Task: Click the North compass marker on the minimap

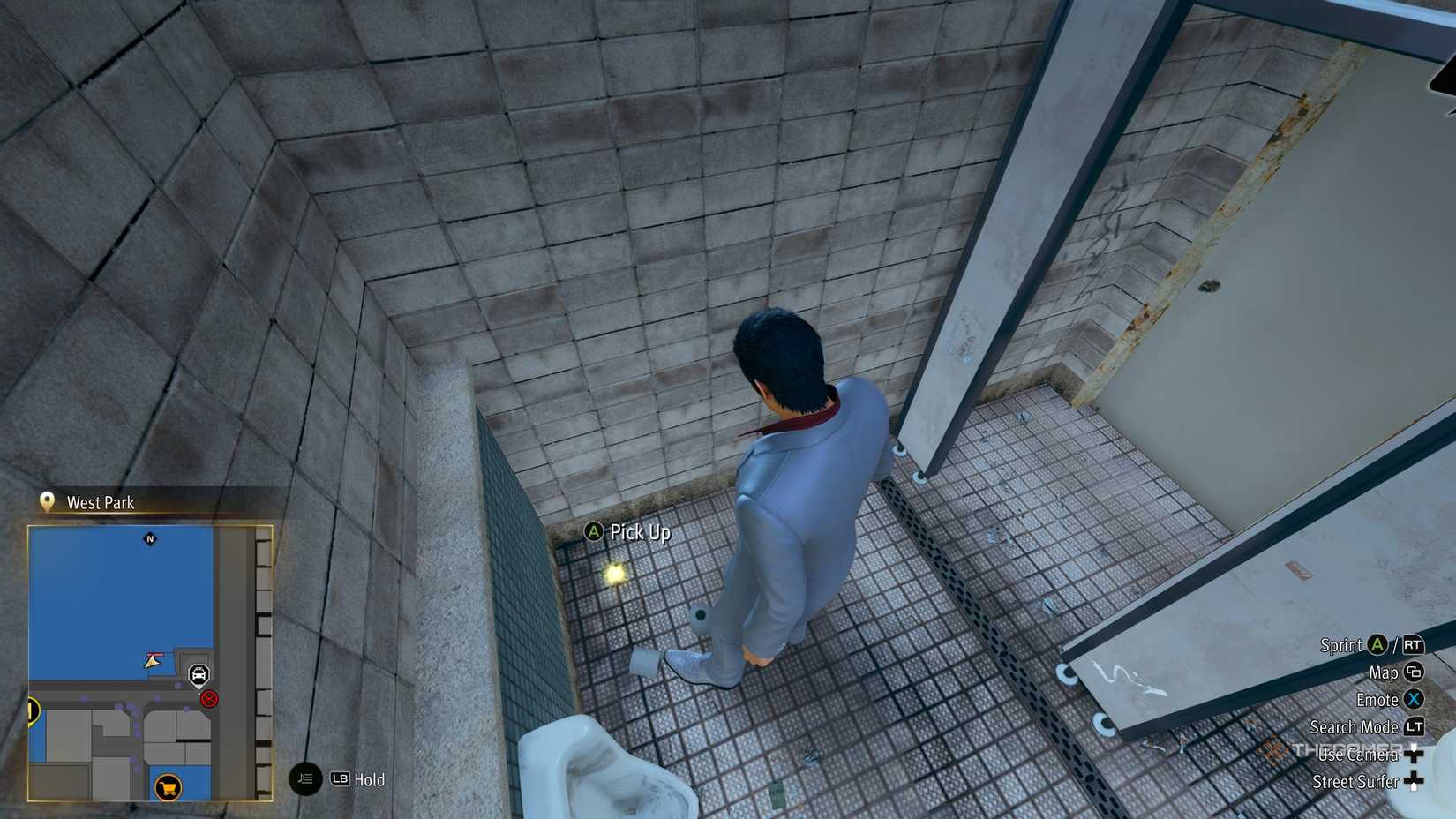Action: (x=150, y=539)
